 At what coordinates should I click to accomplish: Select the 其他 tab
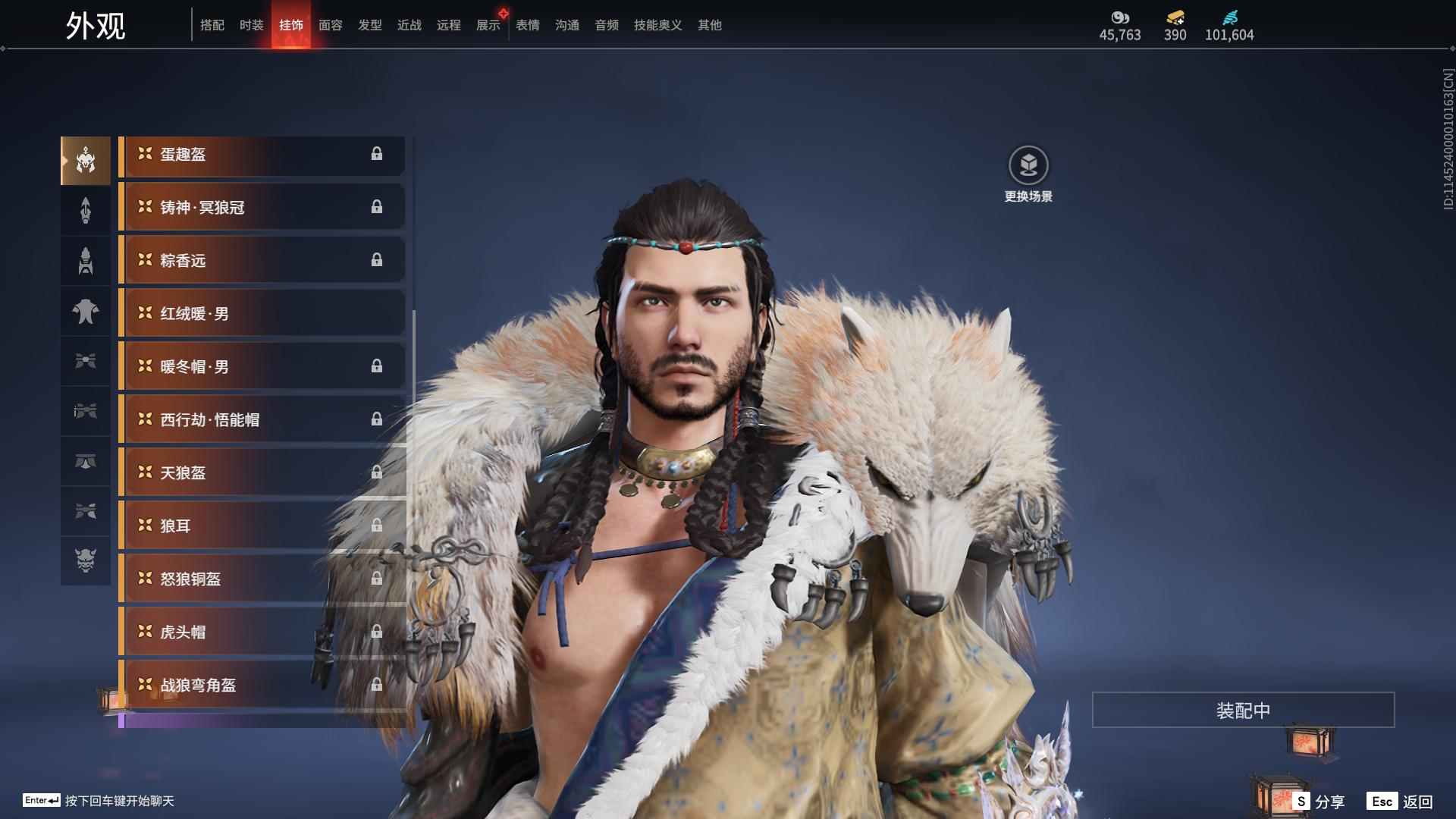(709, 25)
